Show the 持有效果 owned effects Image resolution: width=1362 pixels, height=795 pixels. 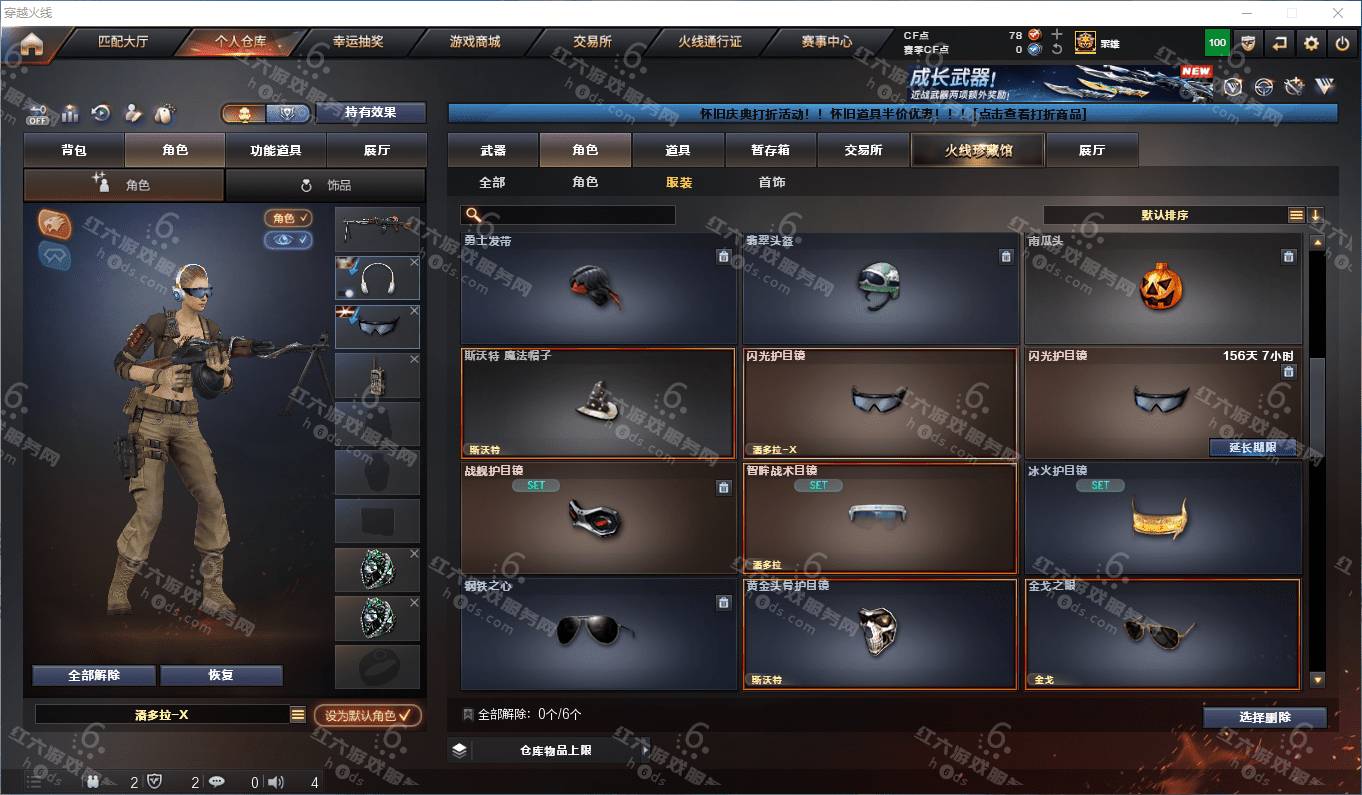point(370,112)
